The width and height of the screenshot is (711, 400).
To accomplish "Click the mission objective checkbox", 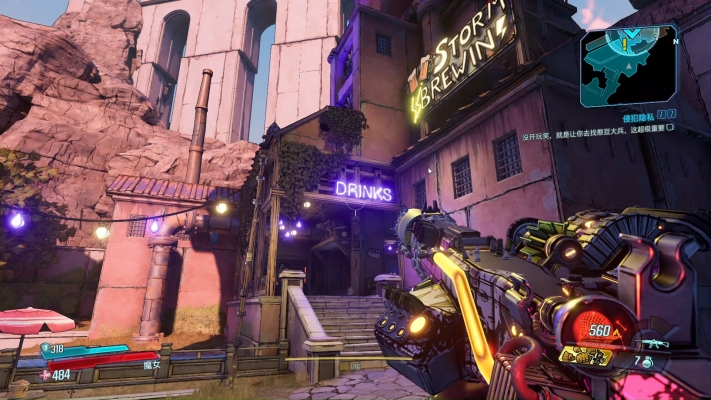I will [670, 128].
